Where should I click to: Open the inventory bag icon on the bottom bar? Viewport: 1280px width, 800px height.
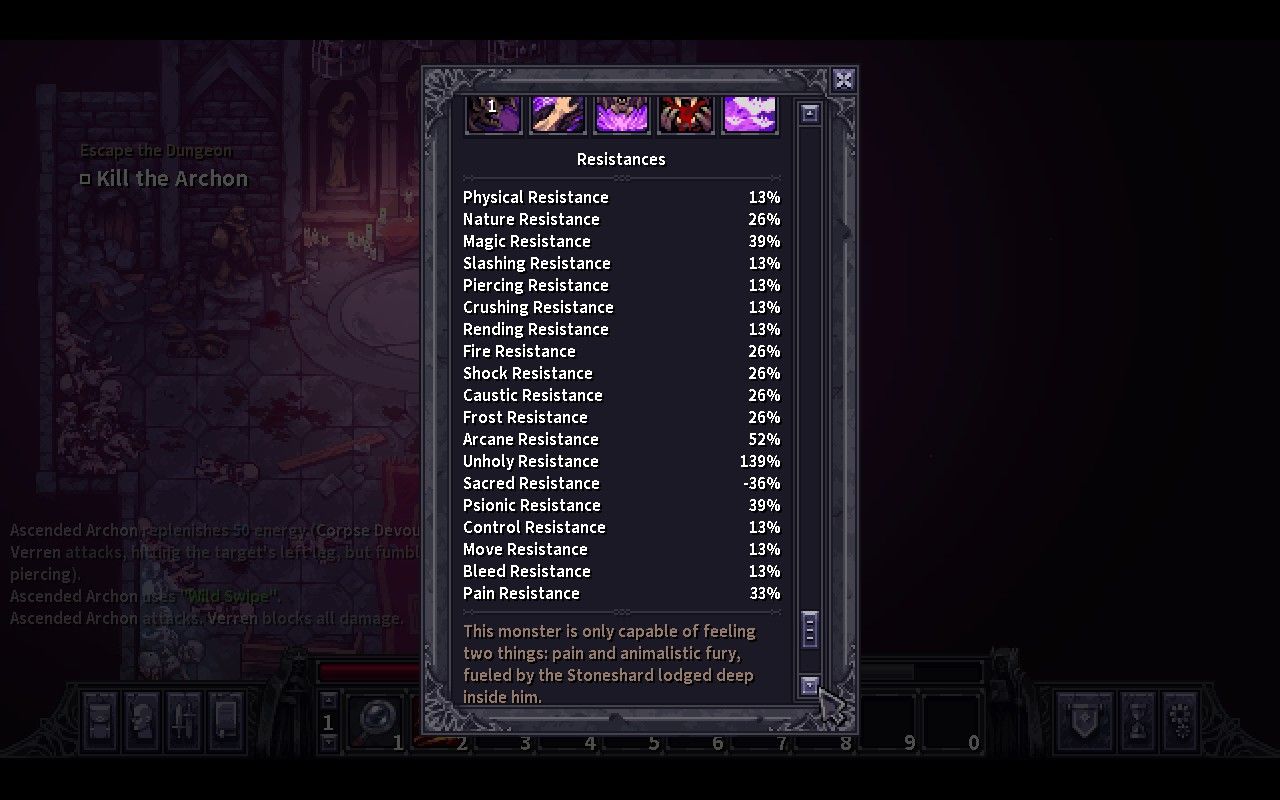(x=98, y=723)
